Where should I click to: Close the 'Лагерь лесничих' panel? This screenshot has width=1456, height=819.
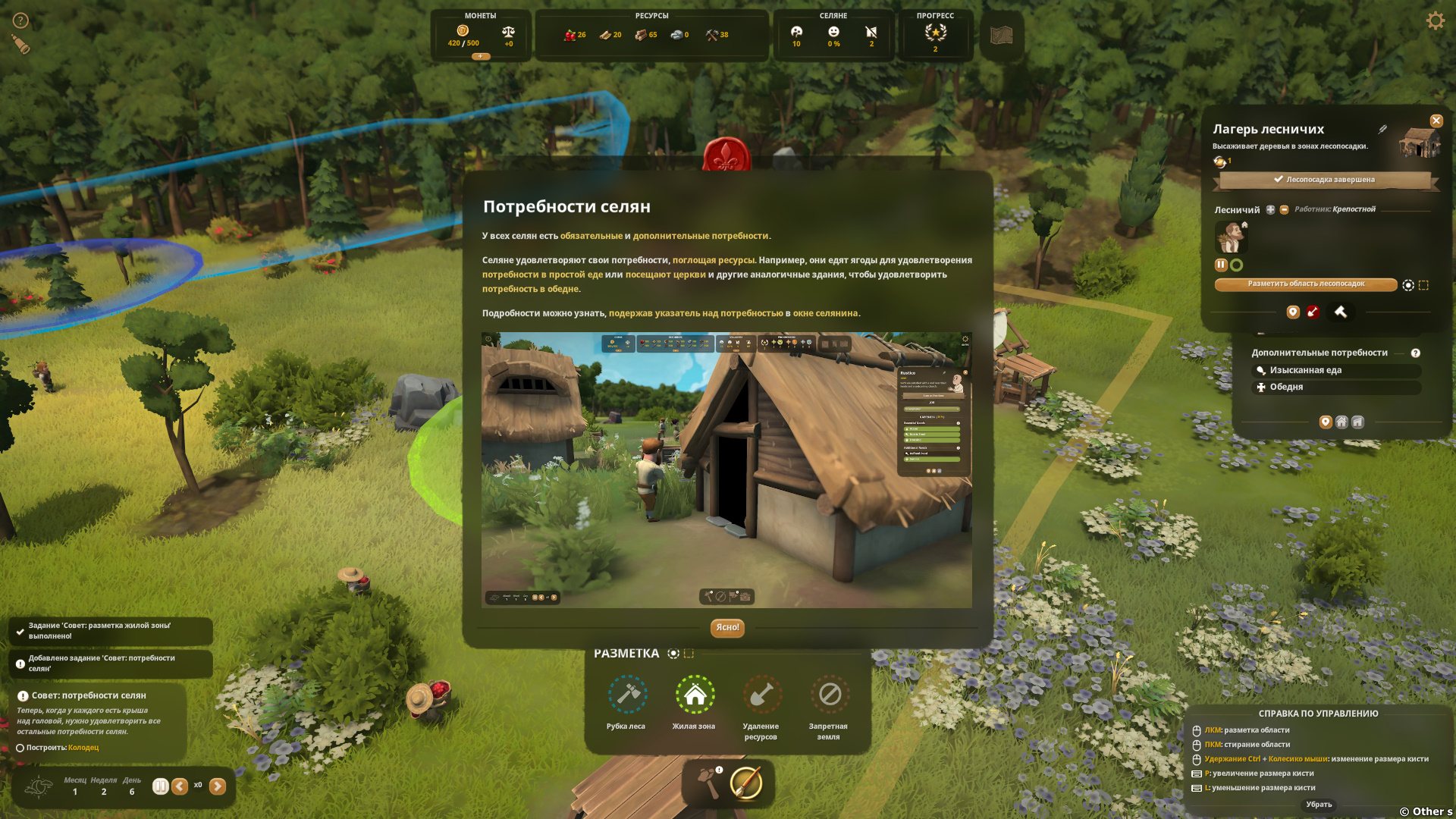pos(1436,121)
